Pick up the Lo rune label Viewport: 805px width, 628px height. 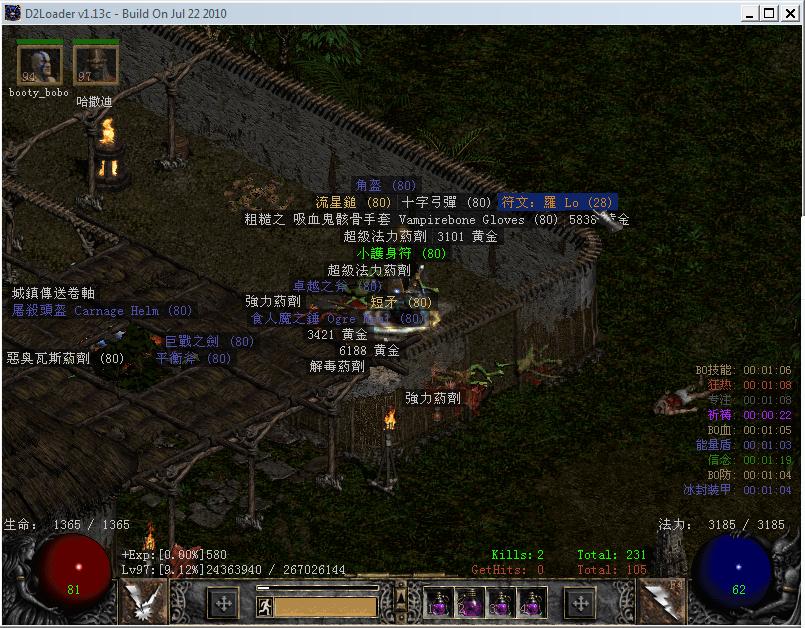tap(558, 202)
